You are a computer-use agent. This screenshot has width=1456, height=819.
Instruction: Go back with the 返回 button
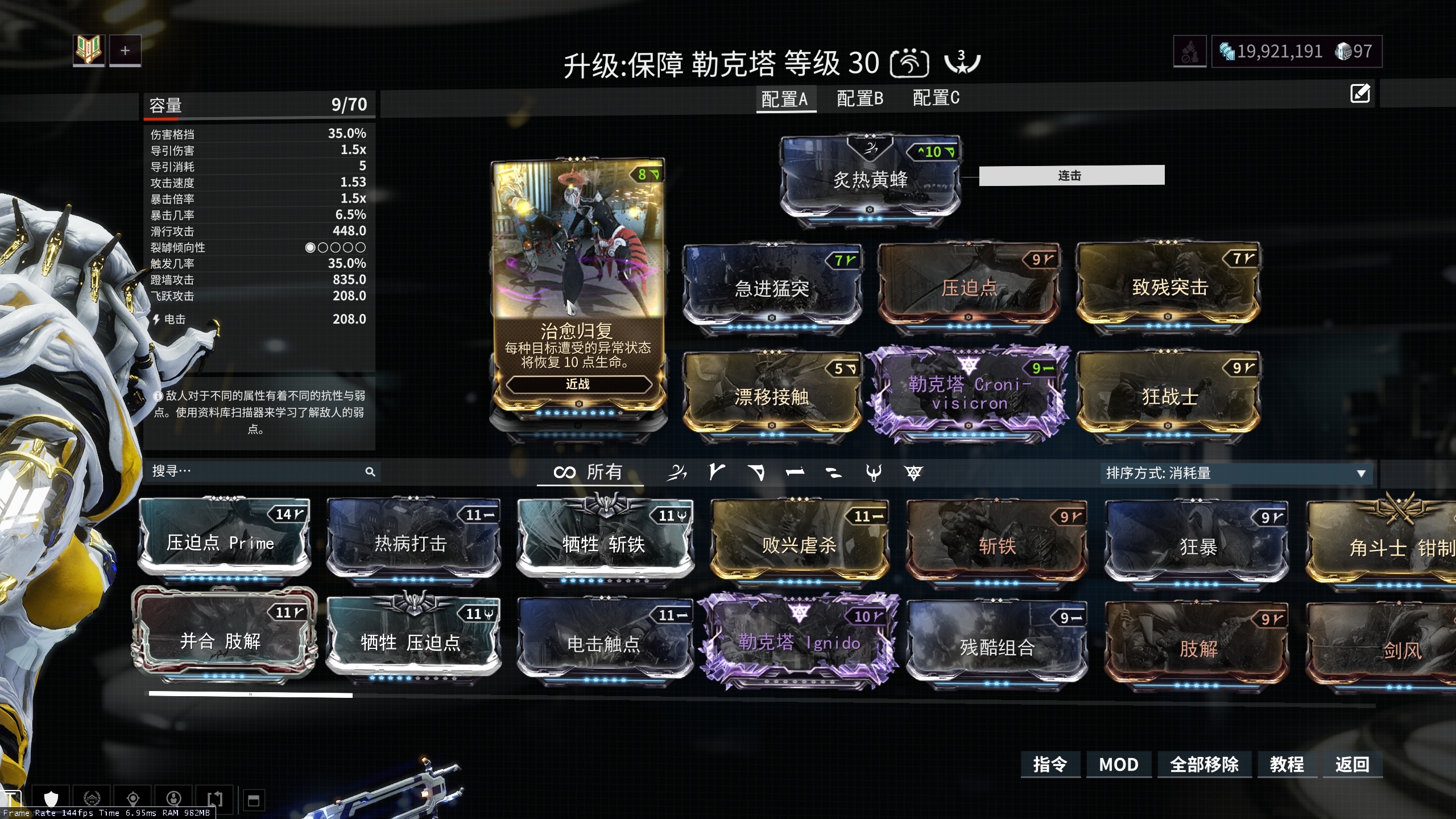[1352, 764]
